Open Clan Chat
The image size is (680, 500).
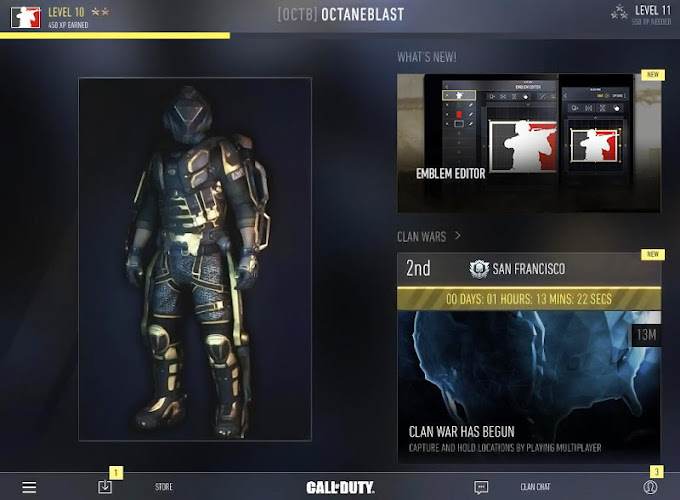536,487
